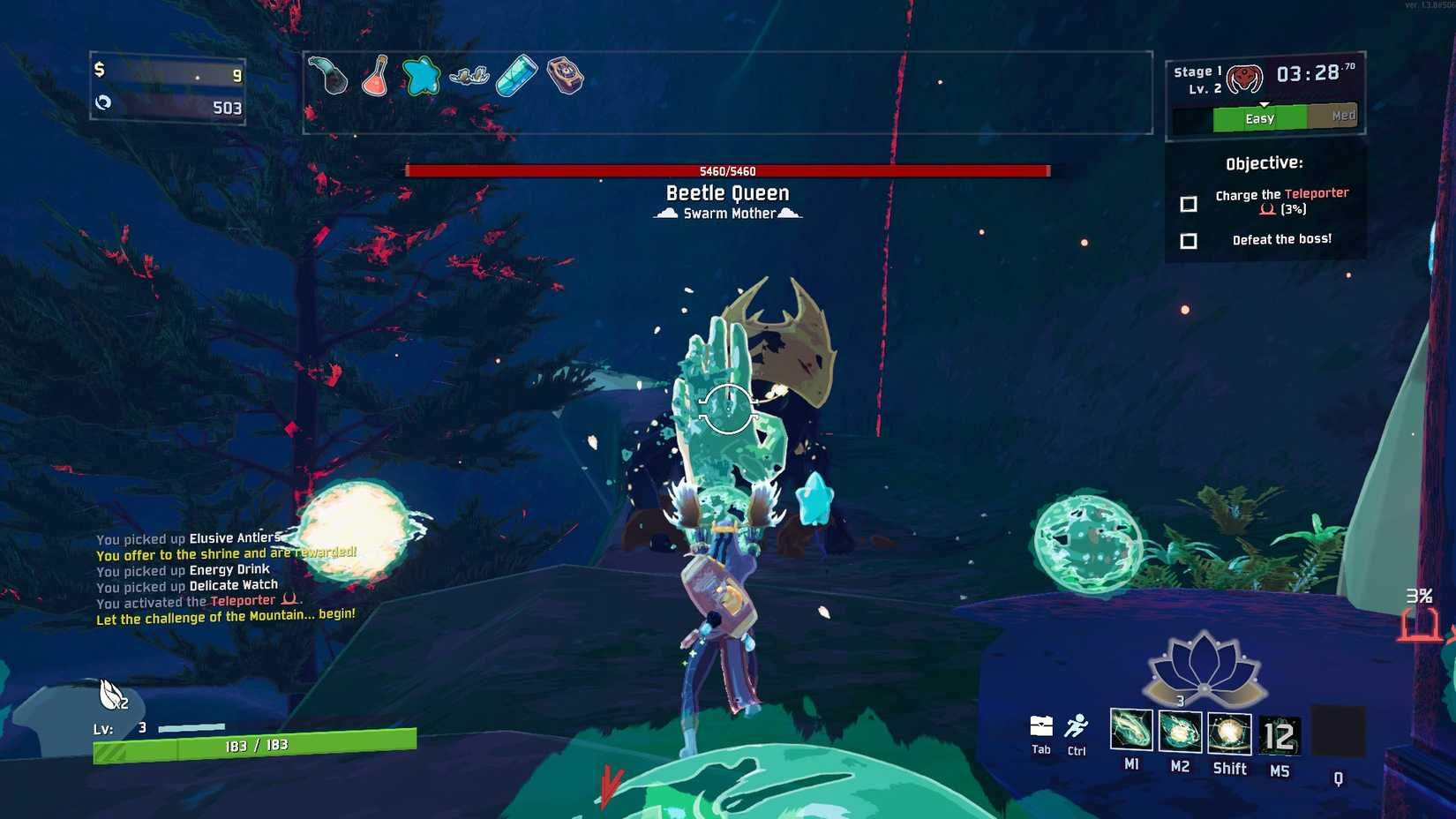
Task: Click the Ctrl sprint runner icon
Action: [1077, 726]
